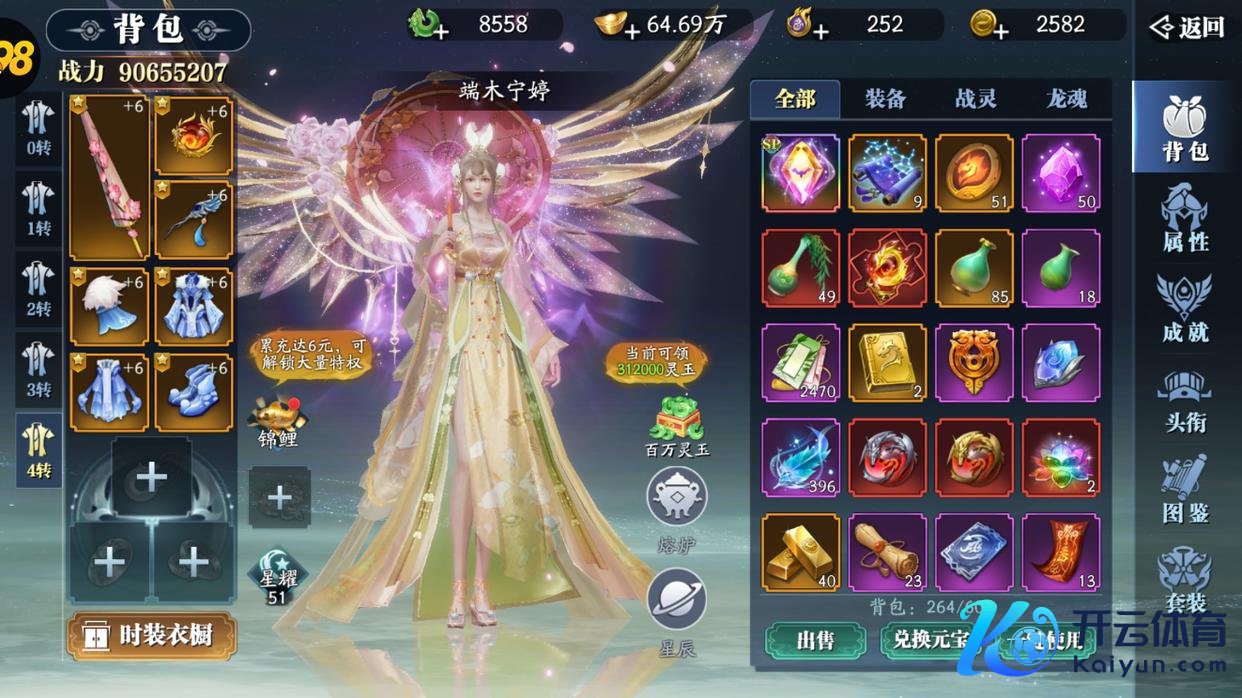Select the pink umbrella weapon slot
This screenshot has height=698, width=1242.
pyautogui.click(x=109, y=178)
